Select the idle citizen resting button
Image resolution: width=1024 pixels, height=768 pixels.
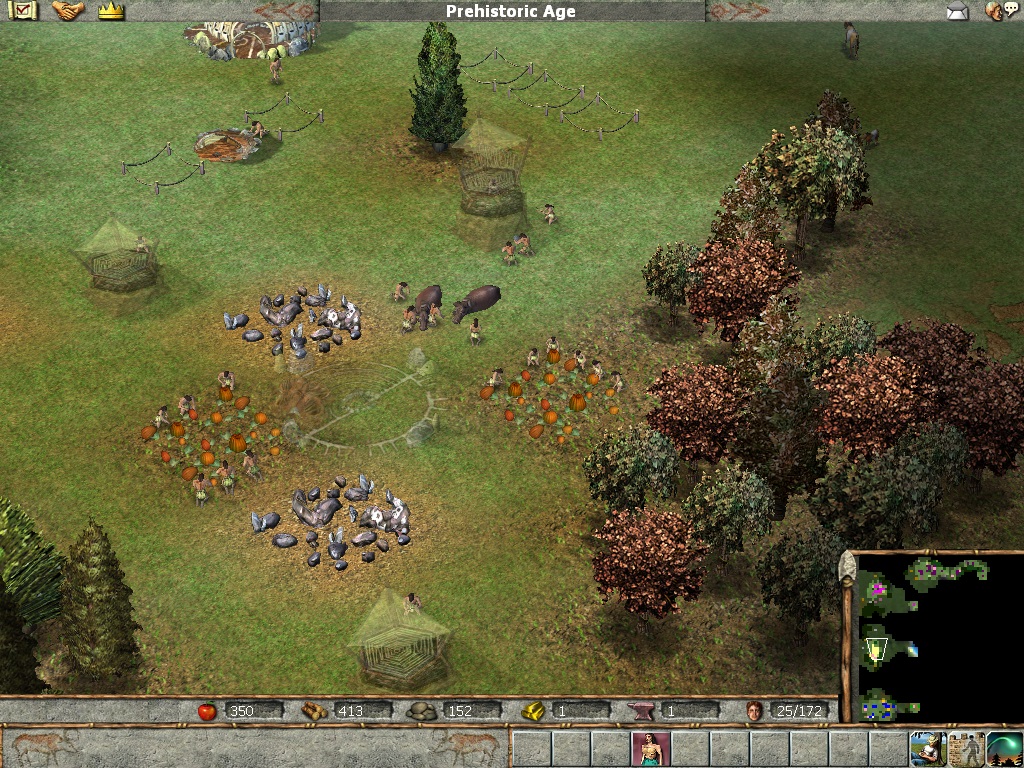[x=928, y=748]
